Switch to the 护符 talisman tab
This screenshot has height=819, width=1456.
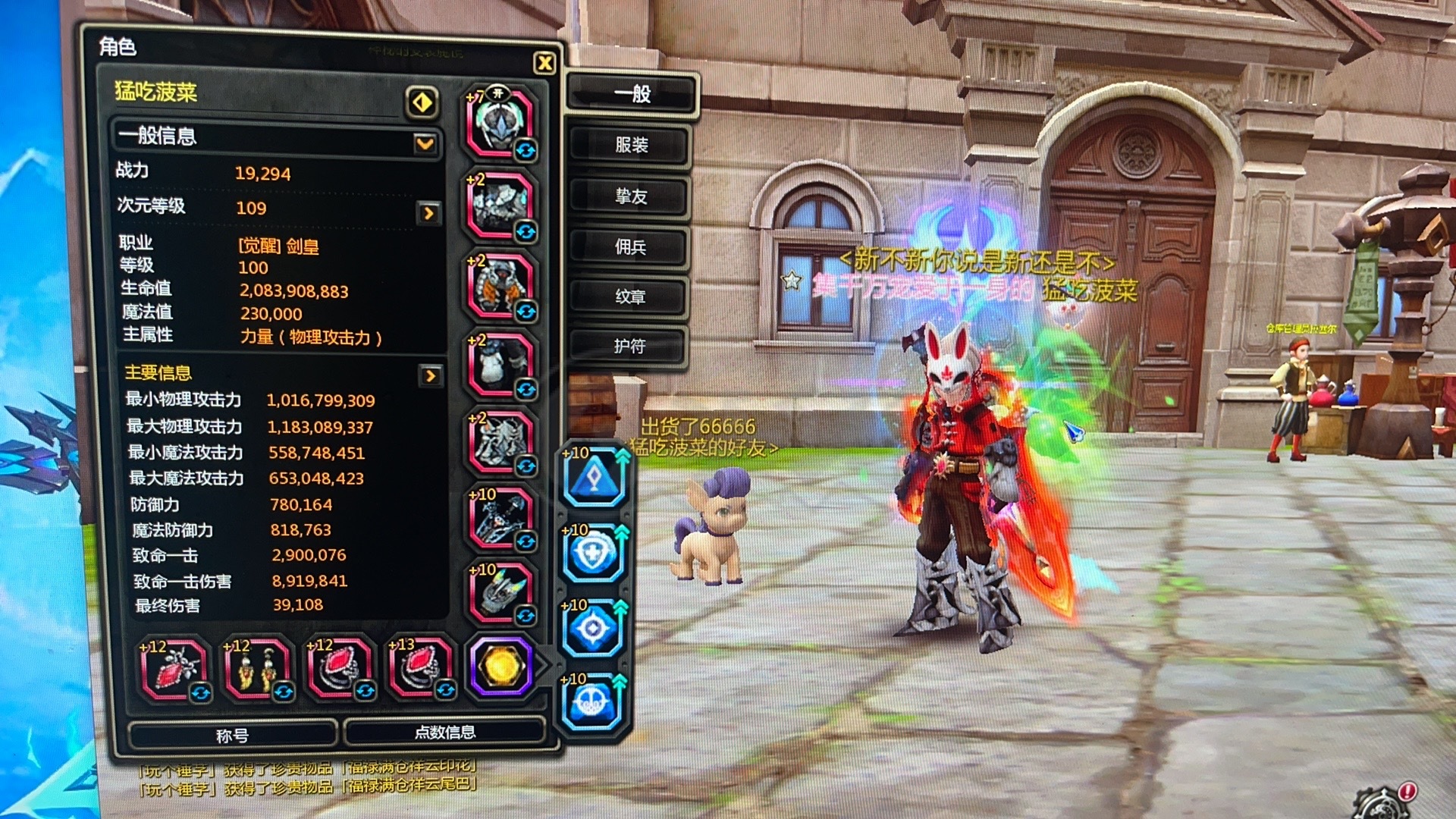click(629, 347)
